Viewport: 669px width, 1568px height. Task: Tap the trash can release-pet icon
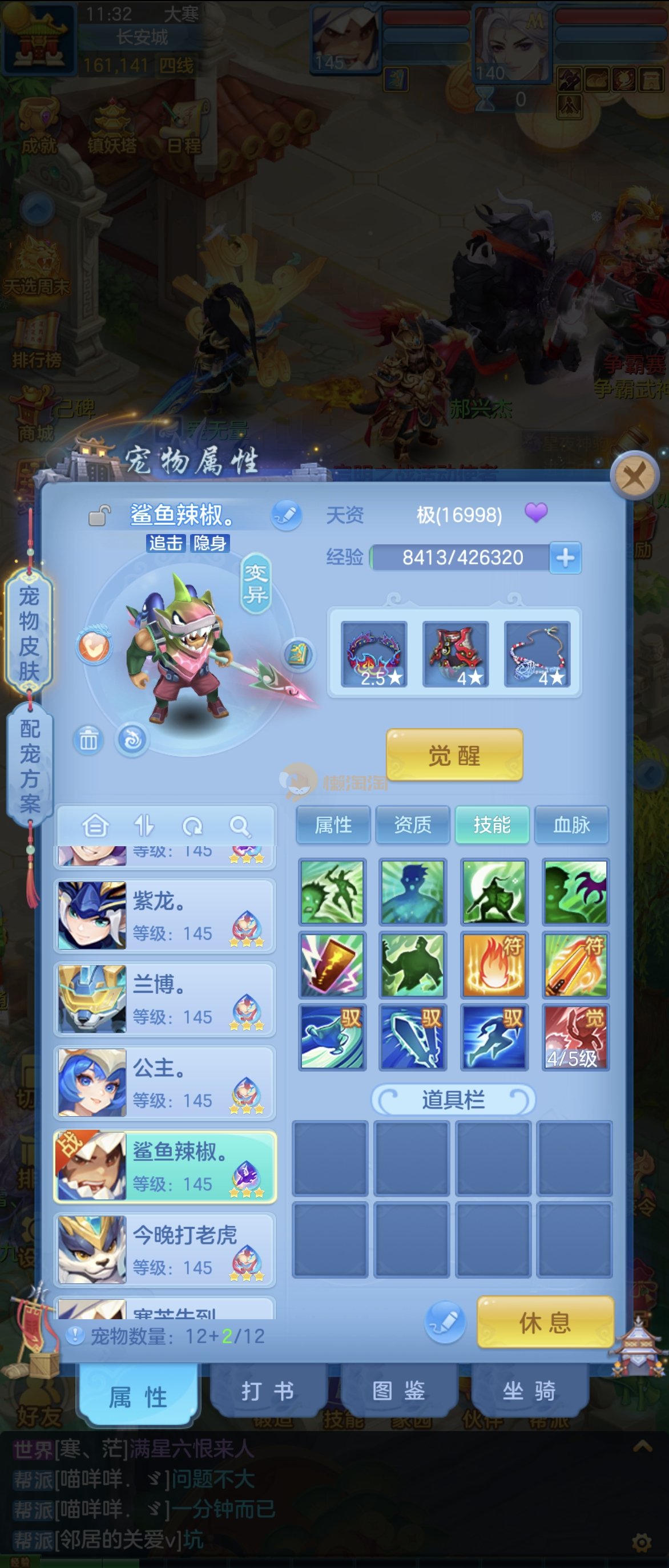[88, 740]
